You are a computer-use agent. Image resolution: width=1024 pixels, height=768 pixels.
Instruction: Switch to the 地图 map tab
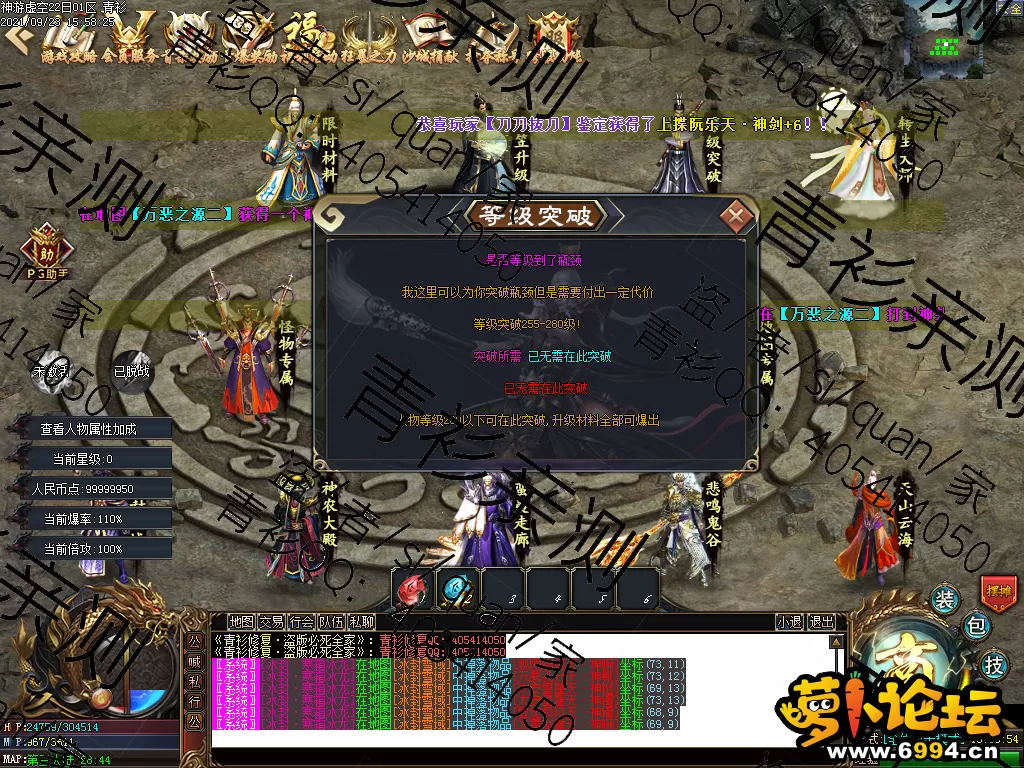tap(241, 621)
